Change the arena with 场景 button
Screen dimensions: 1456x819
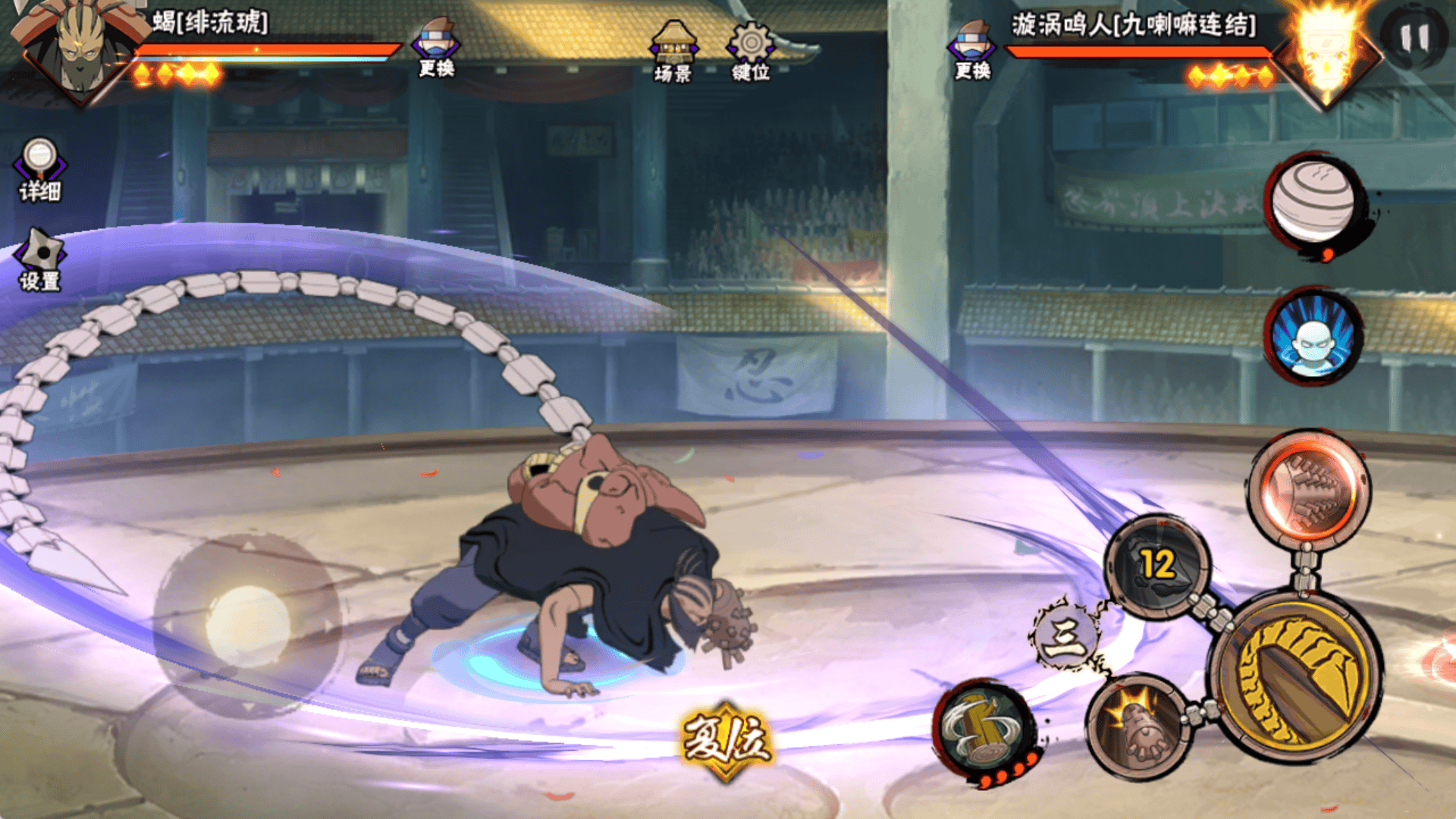(673, 52)
